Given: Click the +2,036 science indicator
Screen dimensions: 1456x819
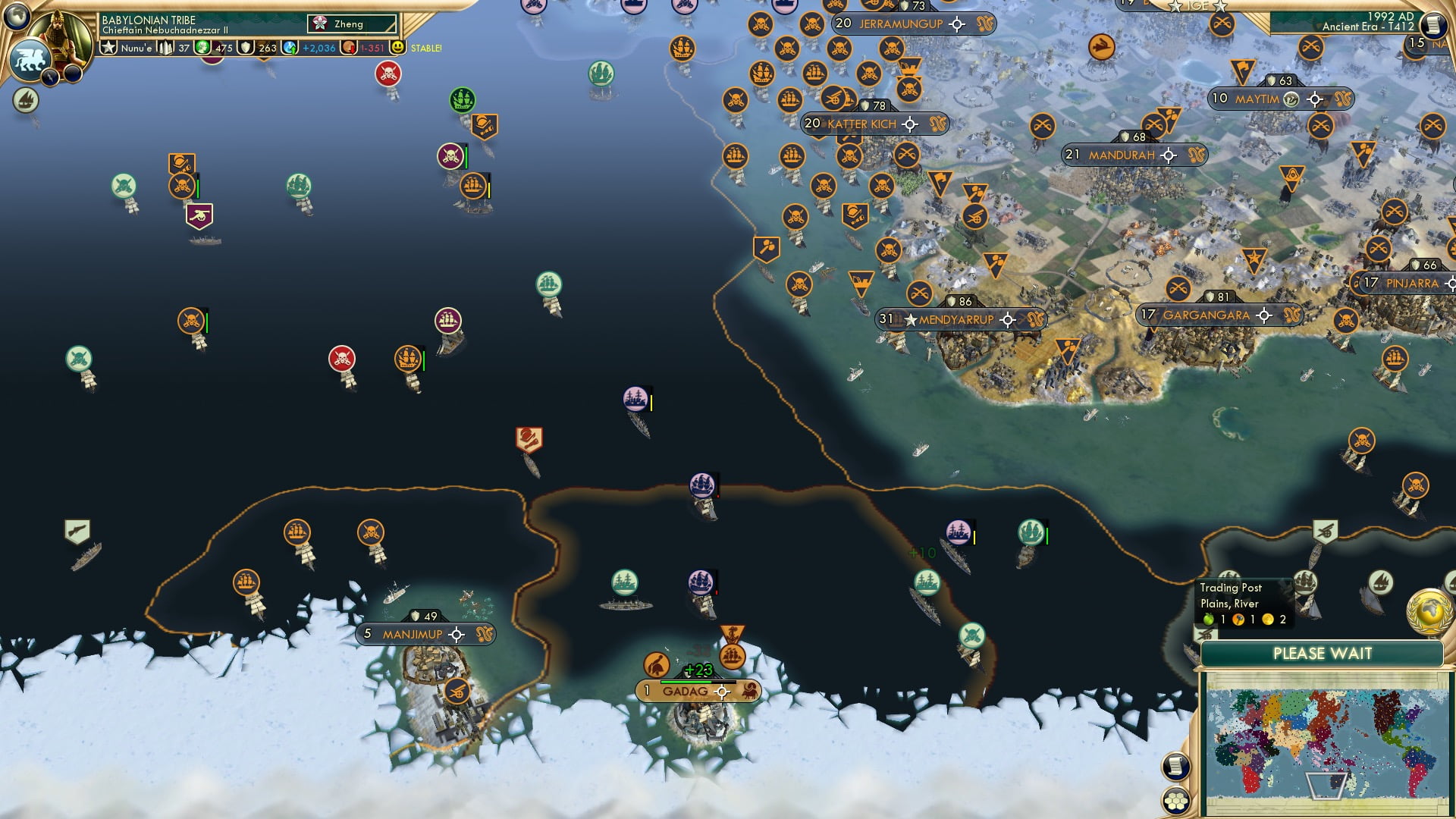Looking at the screenshot, I should tap(309, 47).
